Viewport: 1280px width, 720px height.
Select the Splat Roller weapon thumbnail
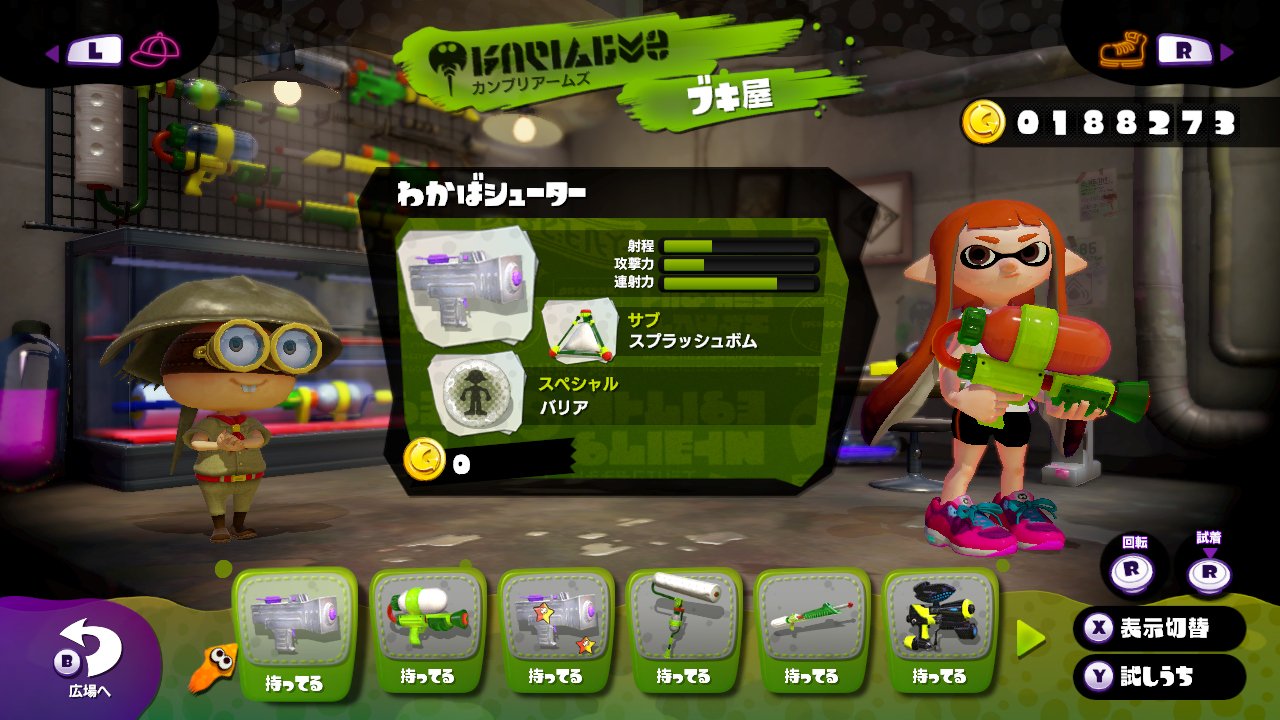[686, 615]
